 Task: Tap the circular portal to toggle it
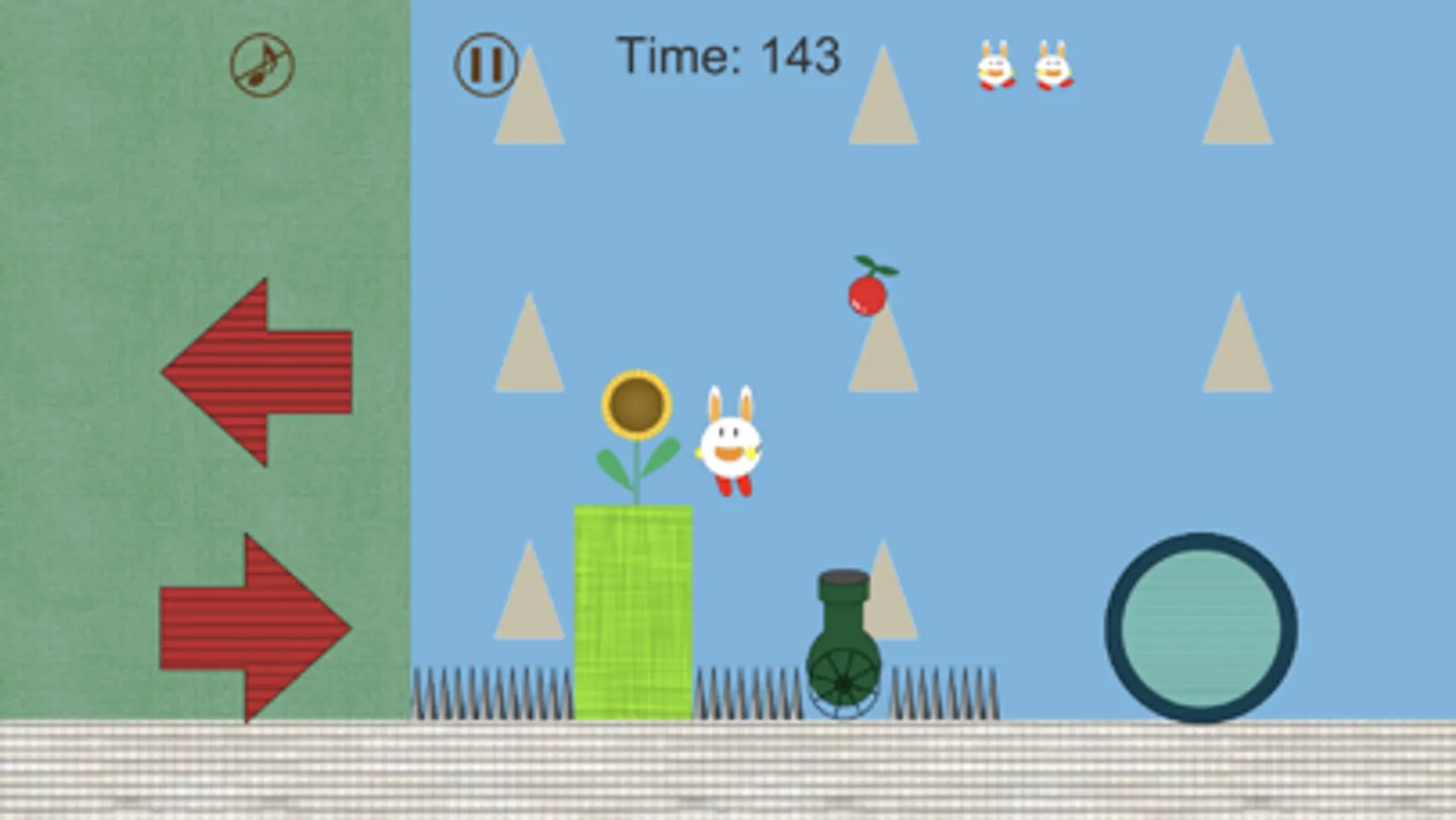(x=1200, y=624)
